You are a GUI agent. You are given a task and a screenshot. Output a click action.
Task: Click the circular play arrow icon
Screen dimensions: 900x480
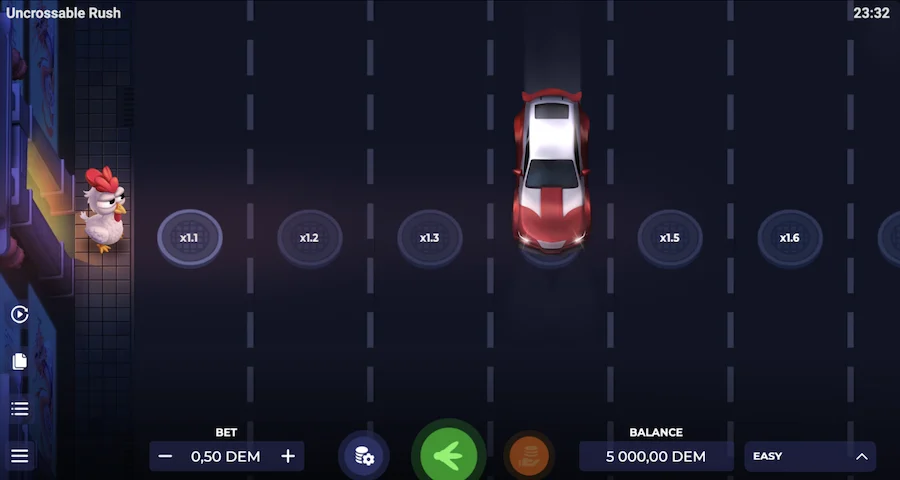[20, 314]
